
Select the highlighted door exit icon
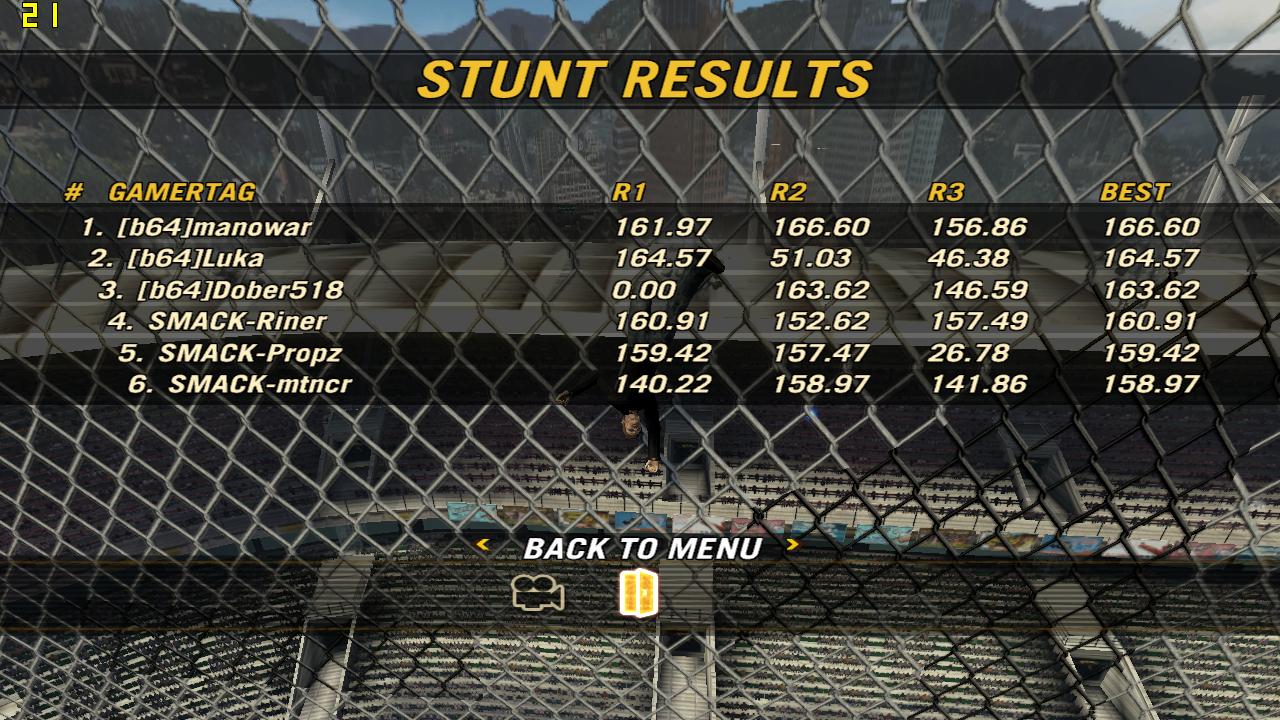coord(639,593)
